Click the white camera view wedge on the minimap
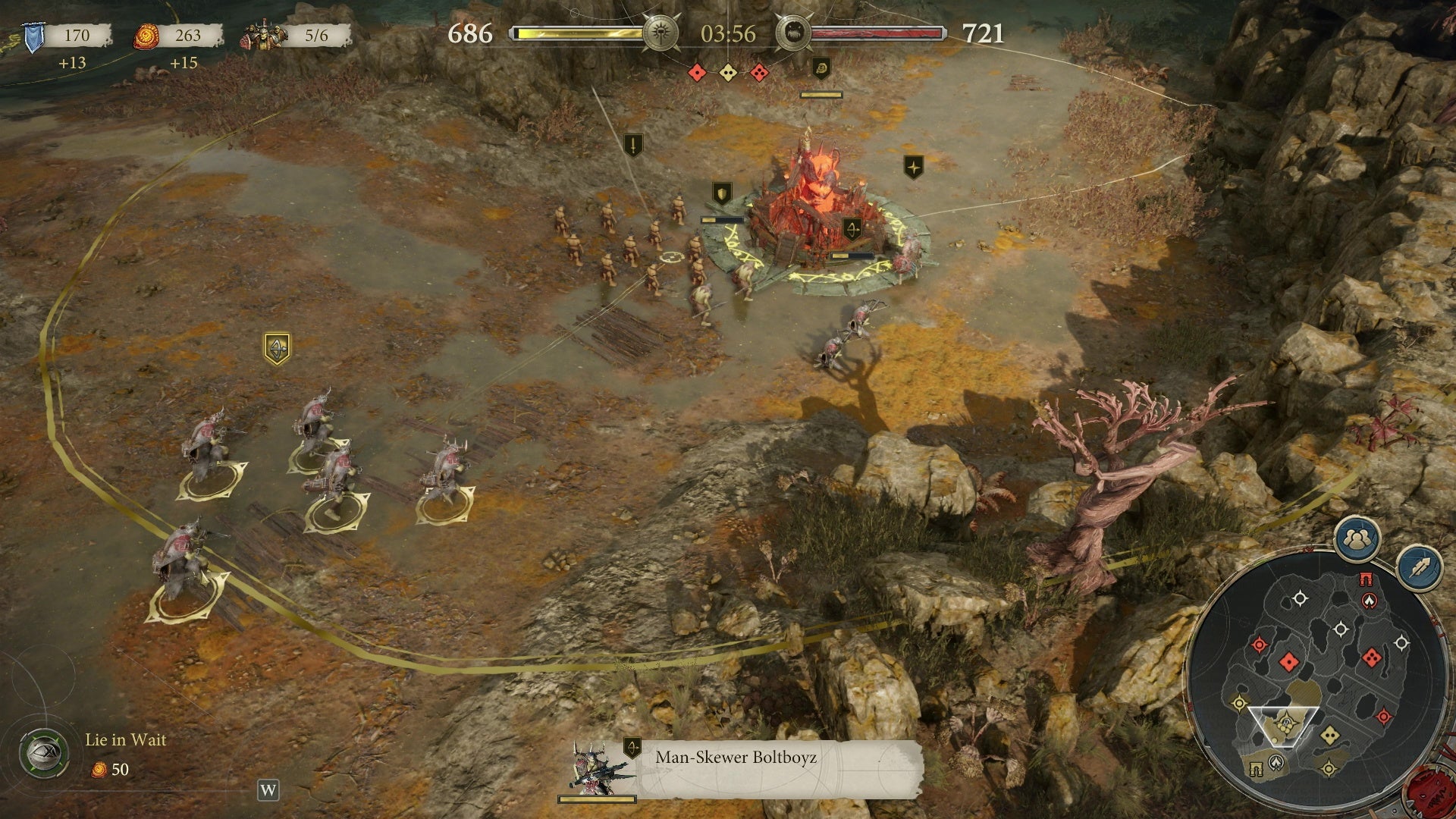 coord(1282,726)
